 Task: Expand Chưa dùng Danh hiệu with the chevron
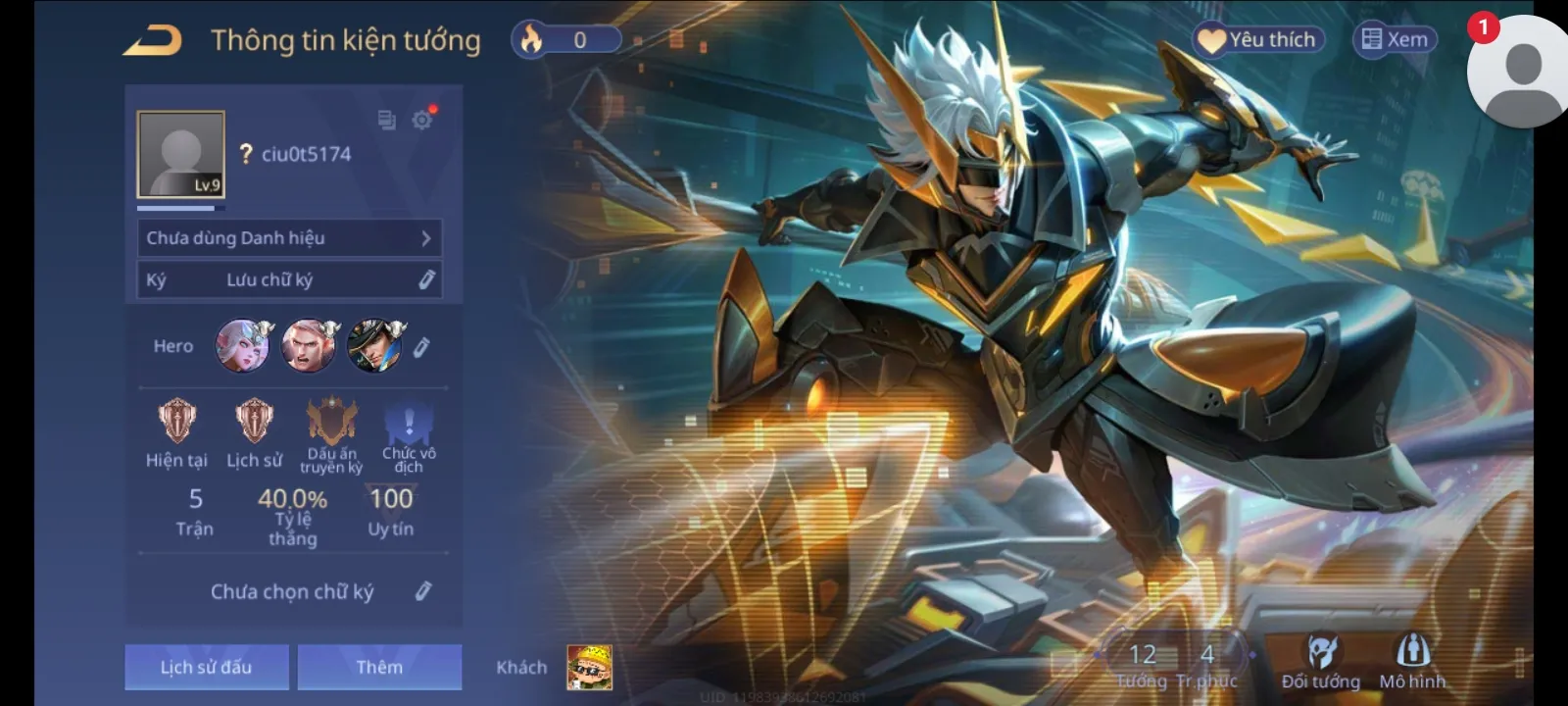click(425, 237)
